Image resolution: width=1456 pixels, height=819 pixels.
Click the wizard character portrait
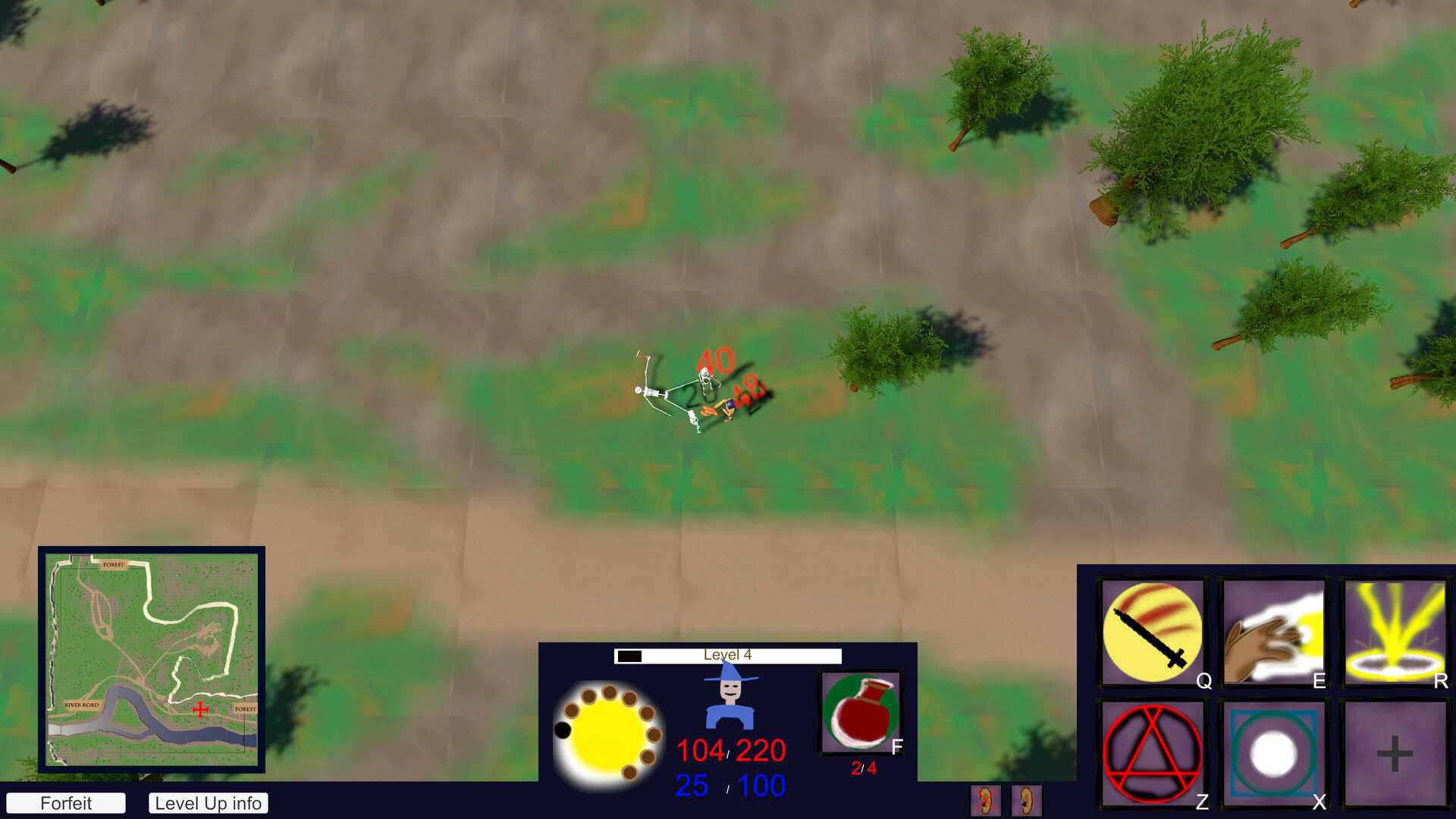729,701
